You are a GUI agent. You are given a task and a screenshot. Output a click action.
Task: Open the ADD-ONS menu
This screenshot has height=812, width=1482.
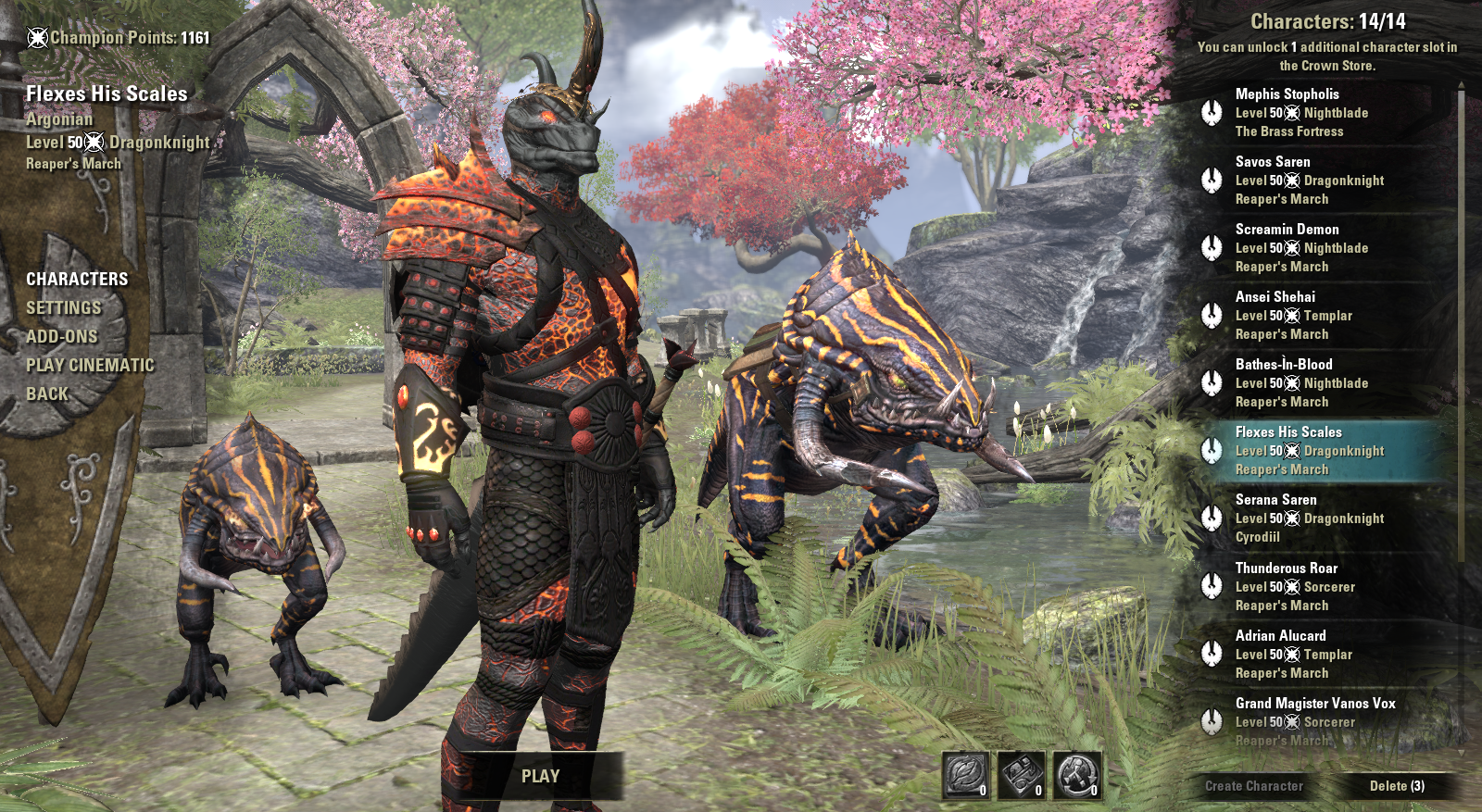62,336
